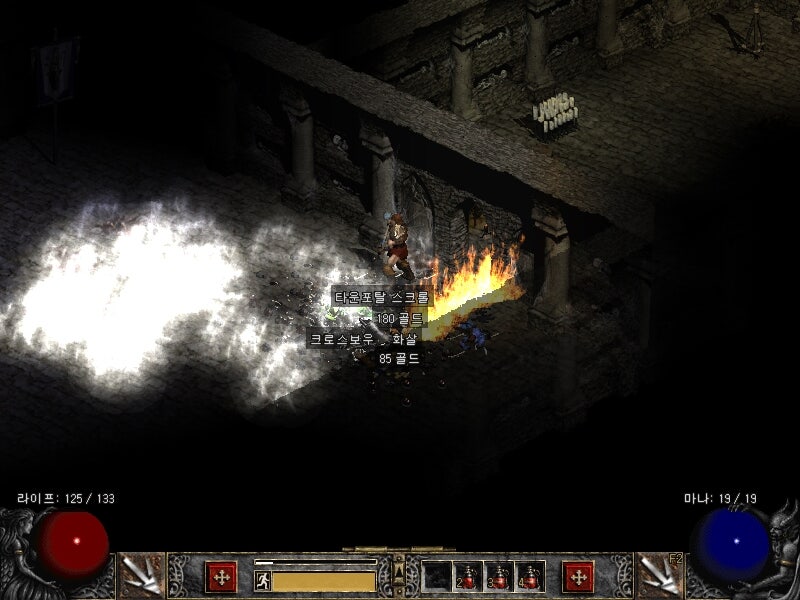
Task: Pick up the 180 골드 label
Action: [x=400, y=318]
